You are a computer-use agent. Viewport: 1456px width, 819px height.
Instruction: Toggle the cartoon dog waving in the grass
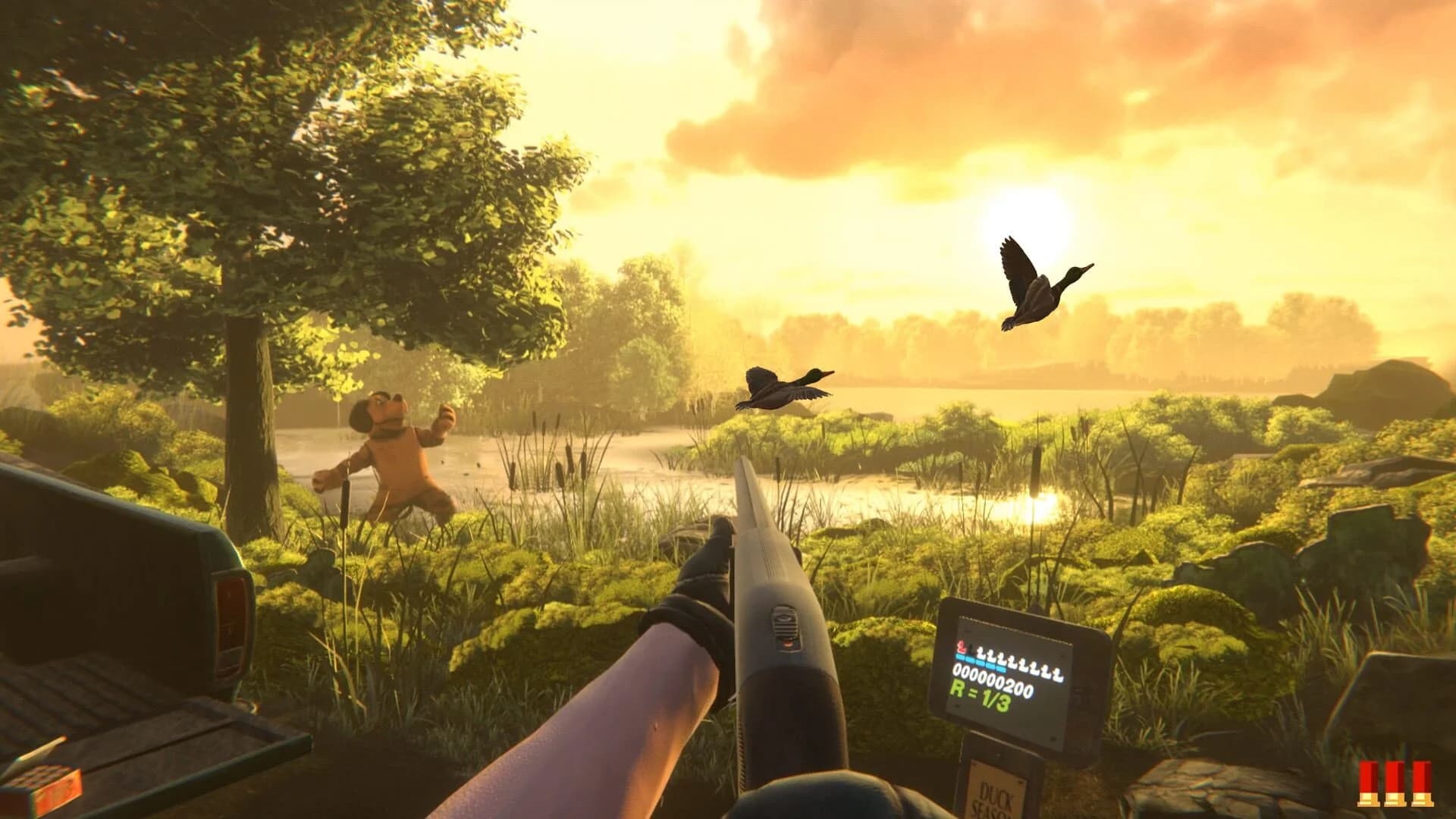click(394, 447)
